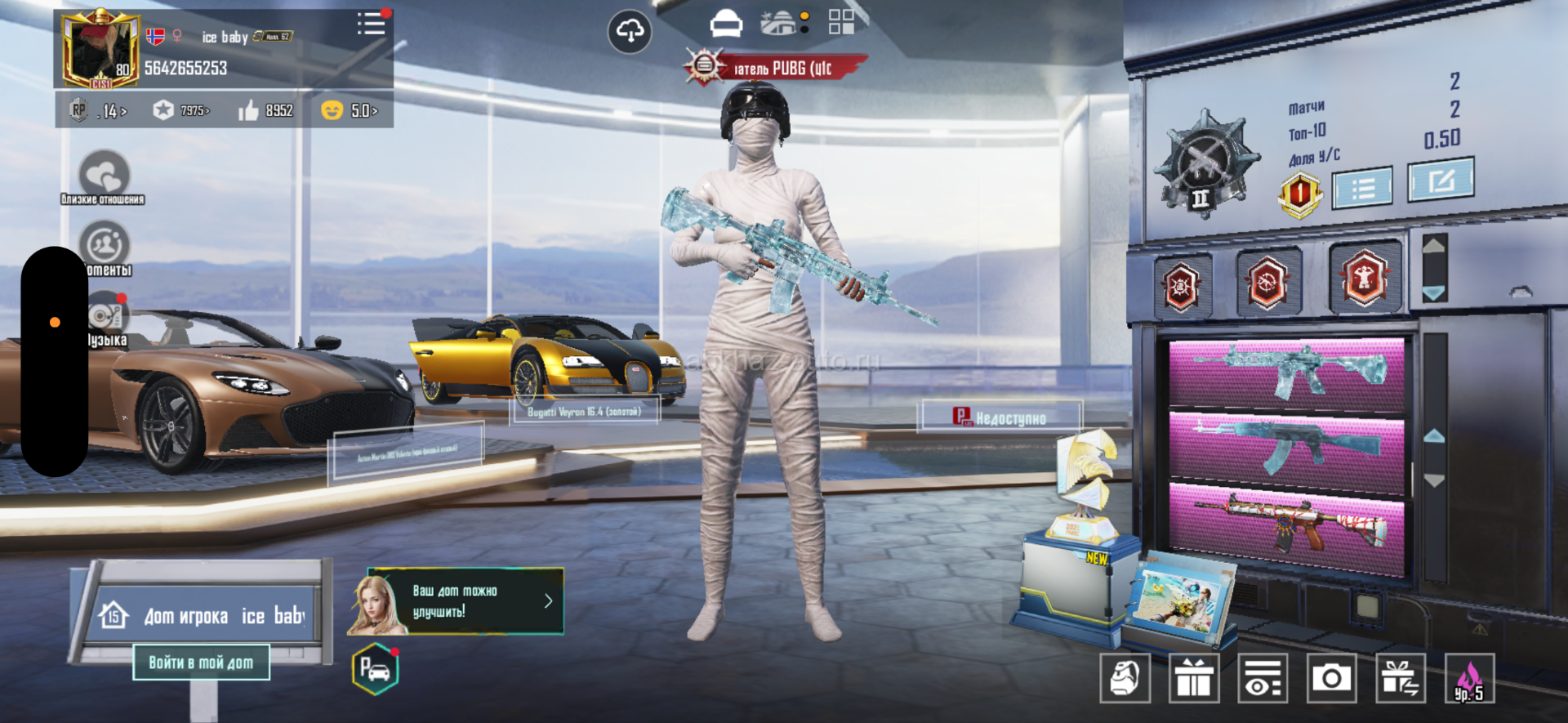Open the Музыка vinyl record icon
The width and height of the screenshot is (1568, 723).
106,315
